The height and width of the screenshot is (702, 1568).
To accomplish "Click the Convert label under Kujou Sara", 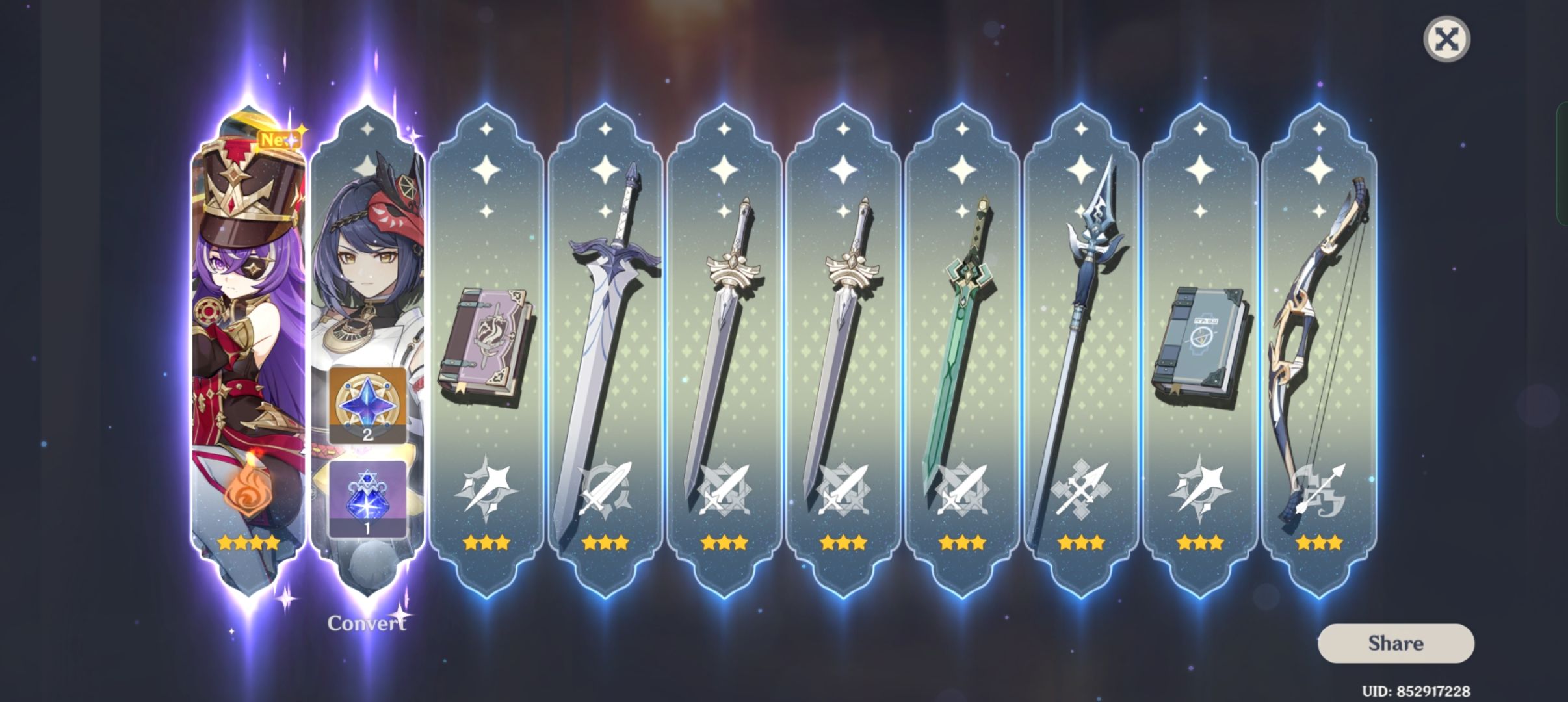I will [367, 621].
